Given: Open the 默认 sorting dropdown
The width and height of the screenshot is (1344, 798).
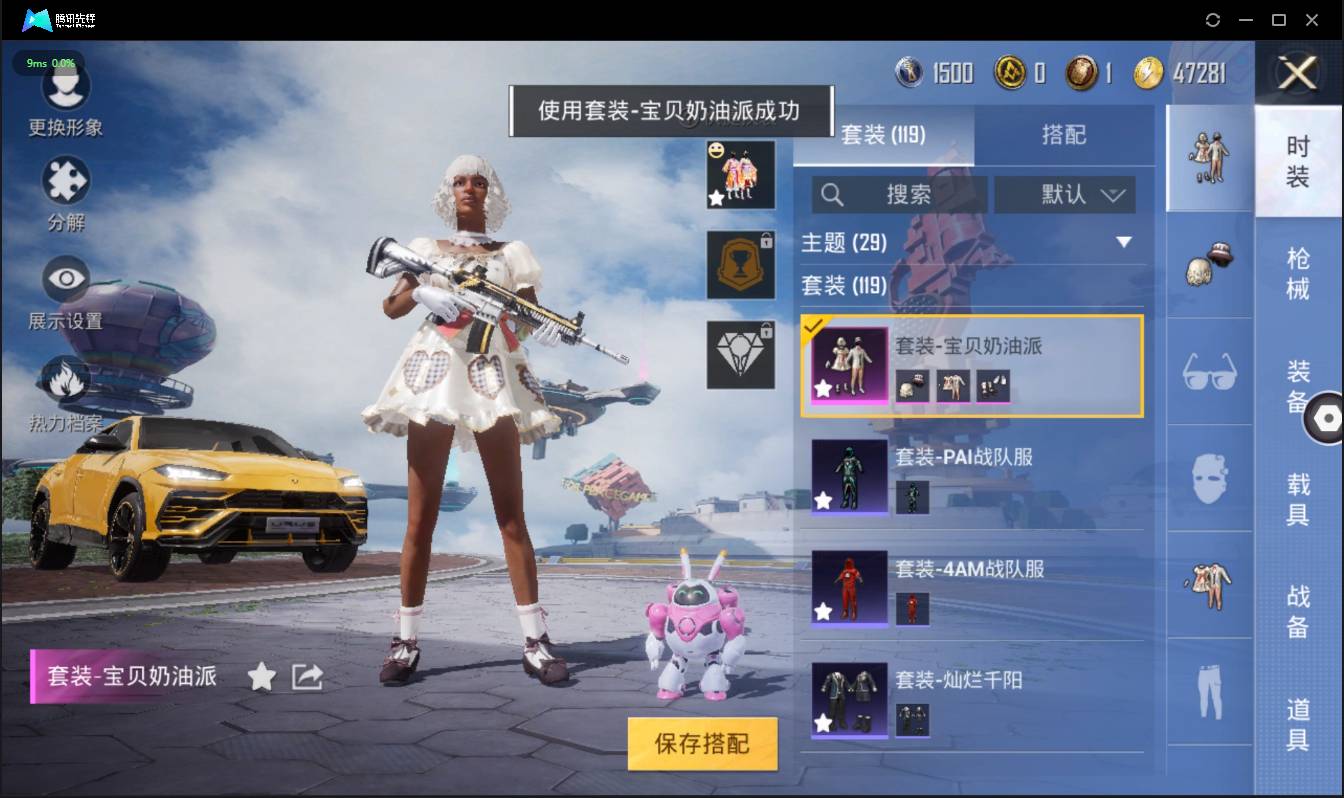Looking at the screenshot, I should pyautogui.click(x=1064, y=194).
